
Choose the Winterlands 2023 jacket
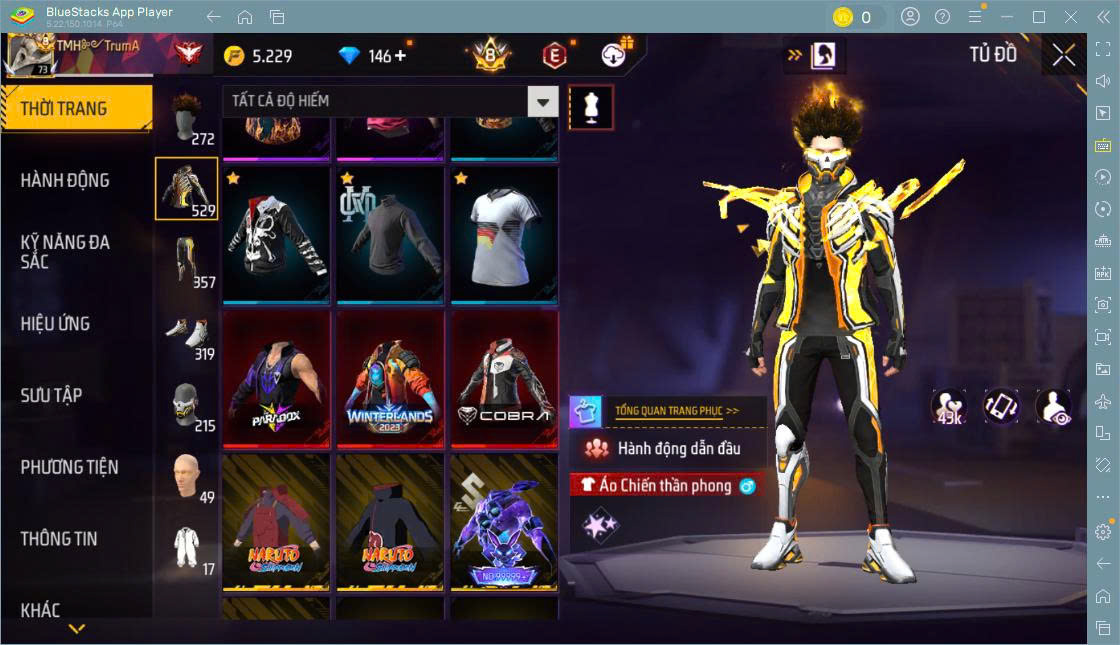[390, 378]
